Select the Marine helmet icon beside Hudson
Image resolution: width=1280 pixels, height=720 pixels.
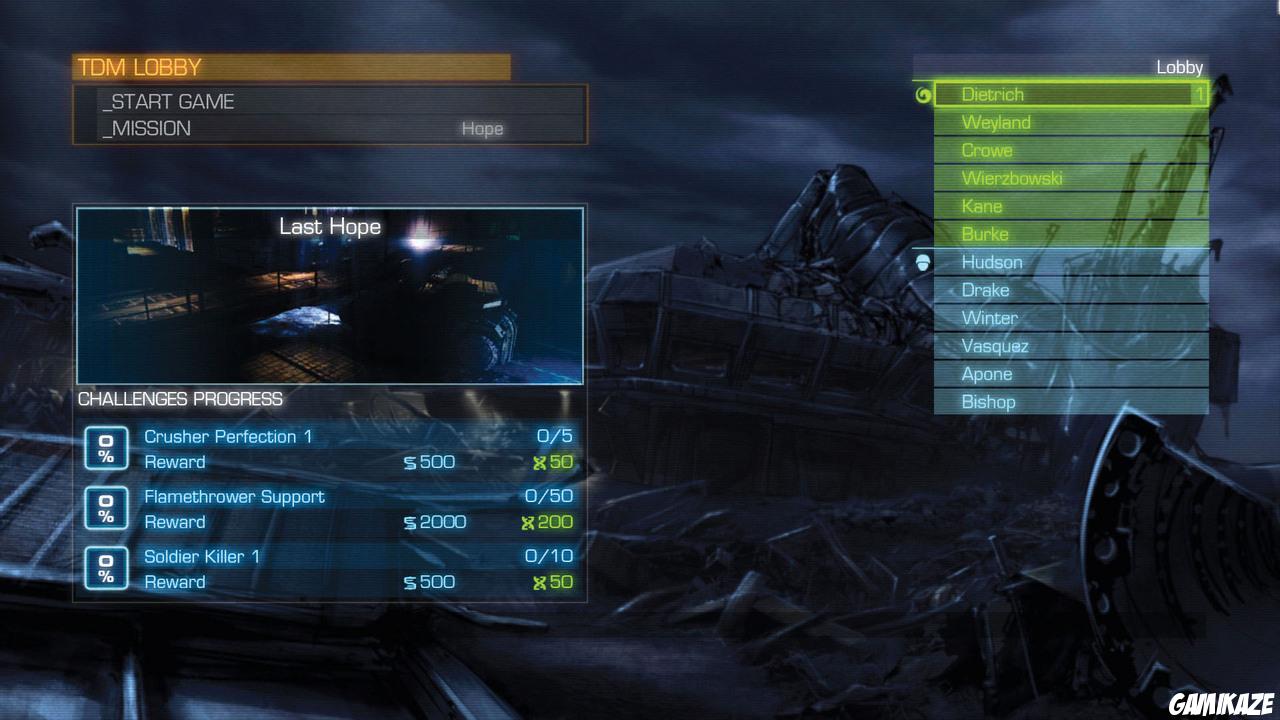(925, 264)
